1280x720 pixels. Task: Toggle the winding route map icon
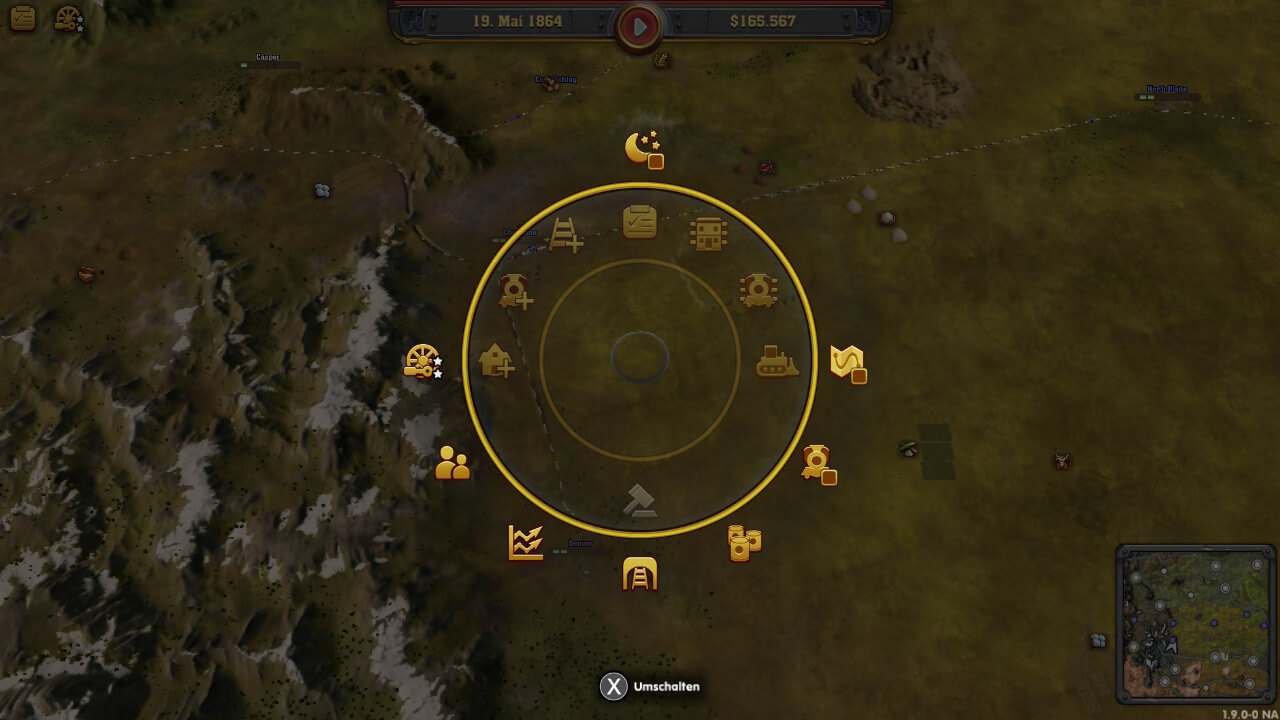(x=847, y=362)
